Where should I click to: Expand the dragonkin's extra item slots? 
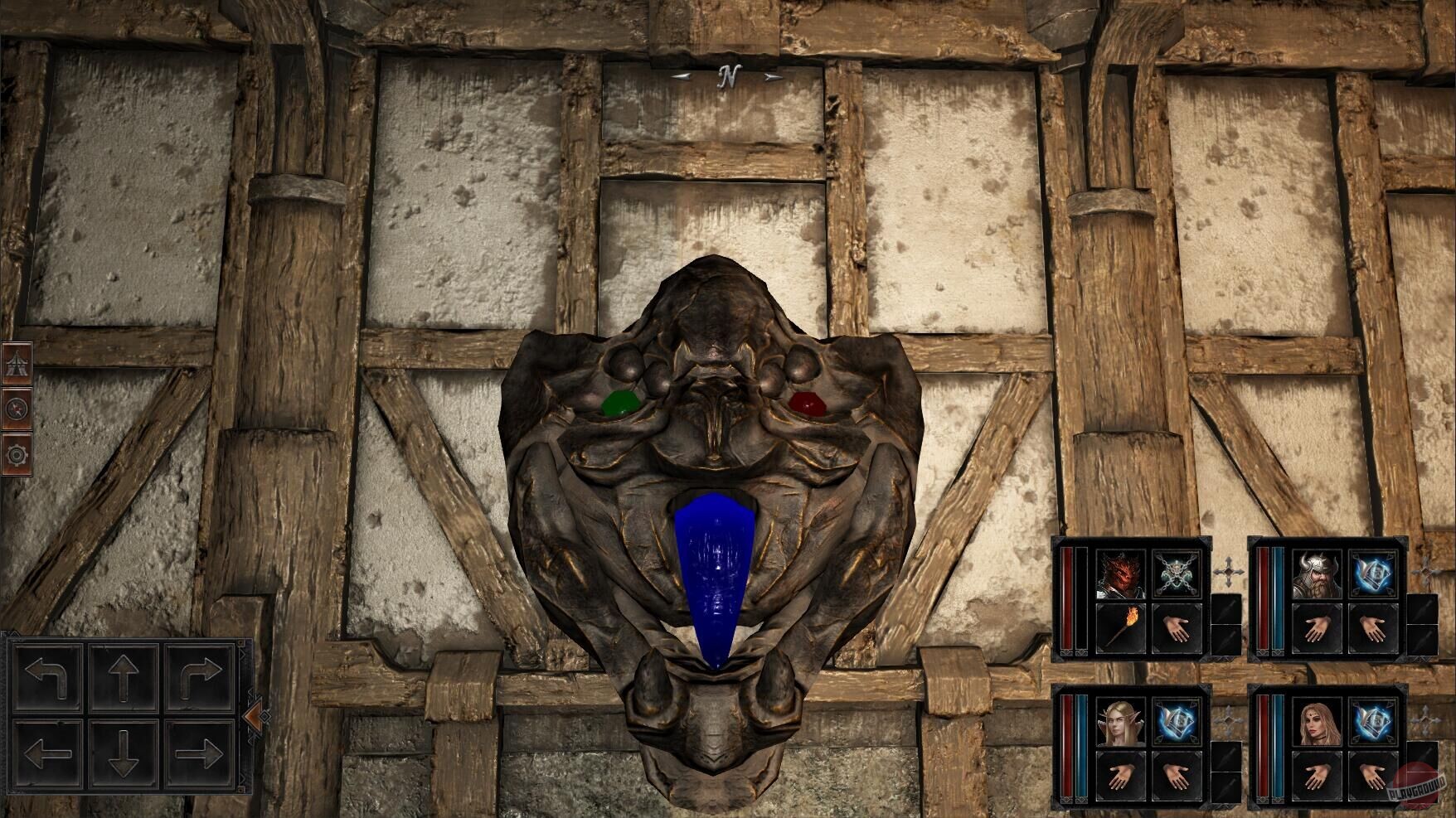(x=1226, y=623)
